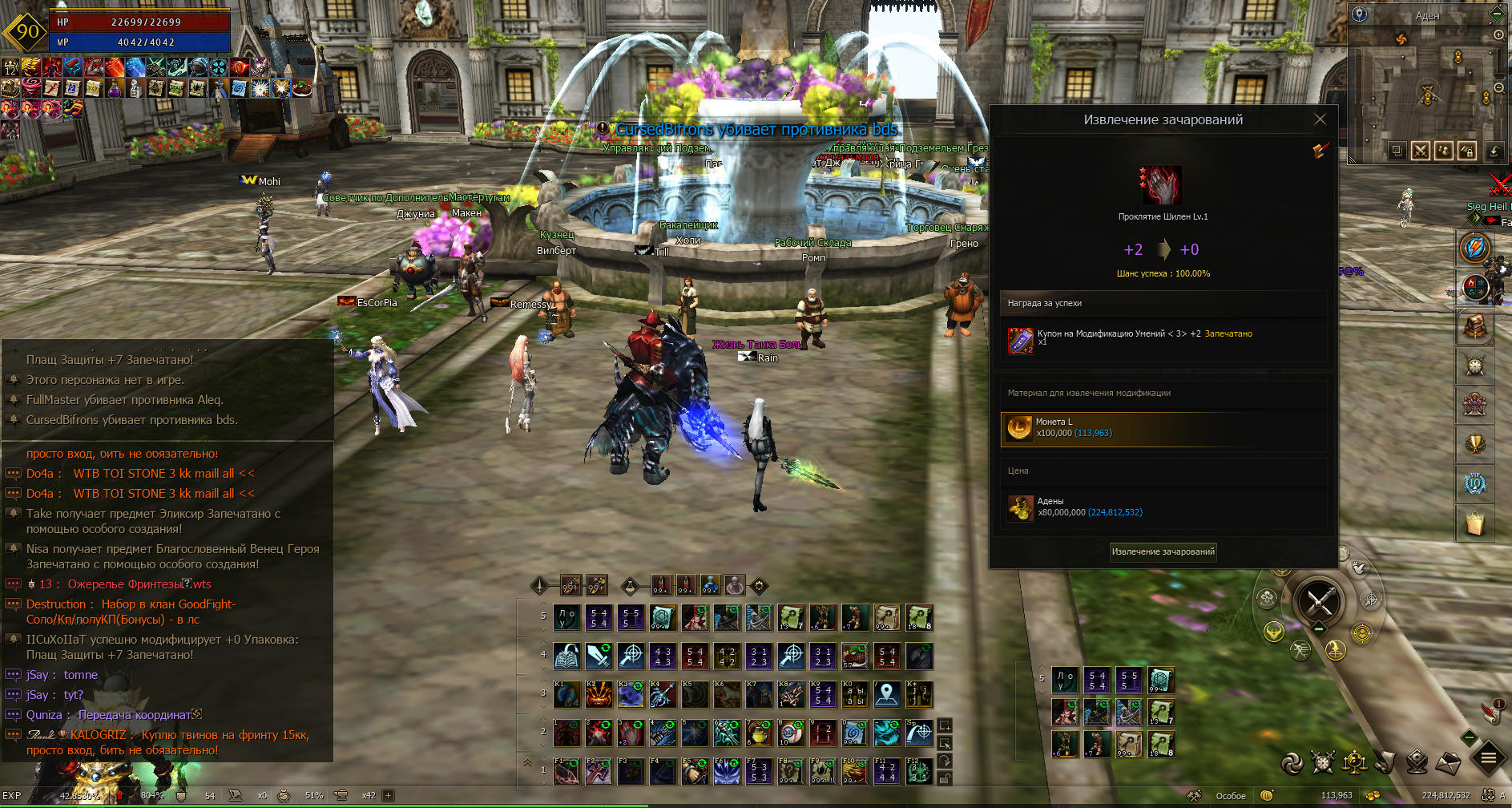Use the map pin marker hotbar slot
The height and width of the screenshot is (808, 1512).
[887, 695]
